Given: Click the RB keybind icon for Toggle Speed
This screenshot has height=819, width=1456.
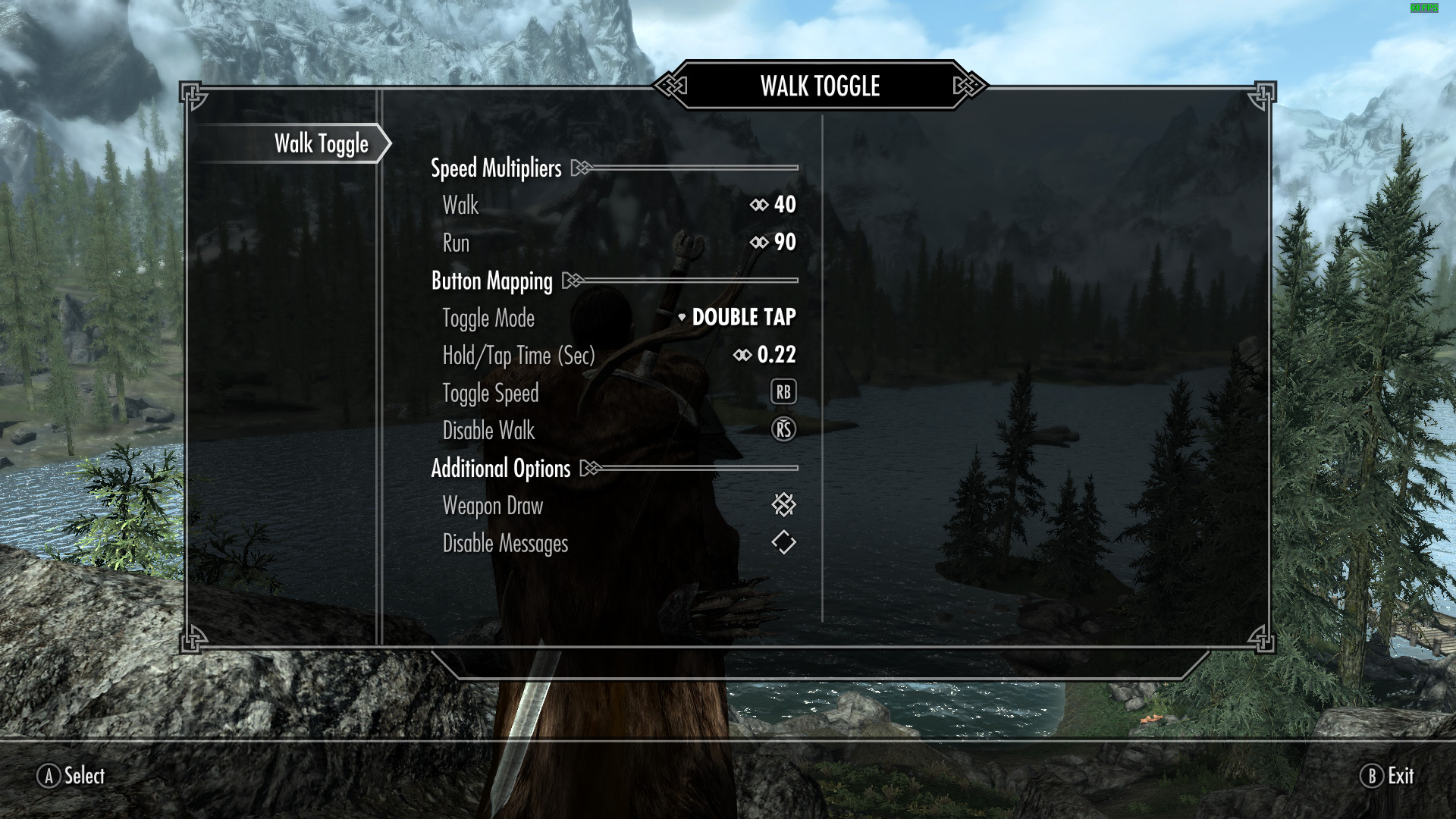Looking at the screenshot, I should point(783,392).
